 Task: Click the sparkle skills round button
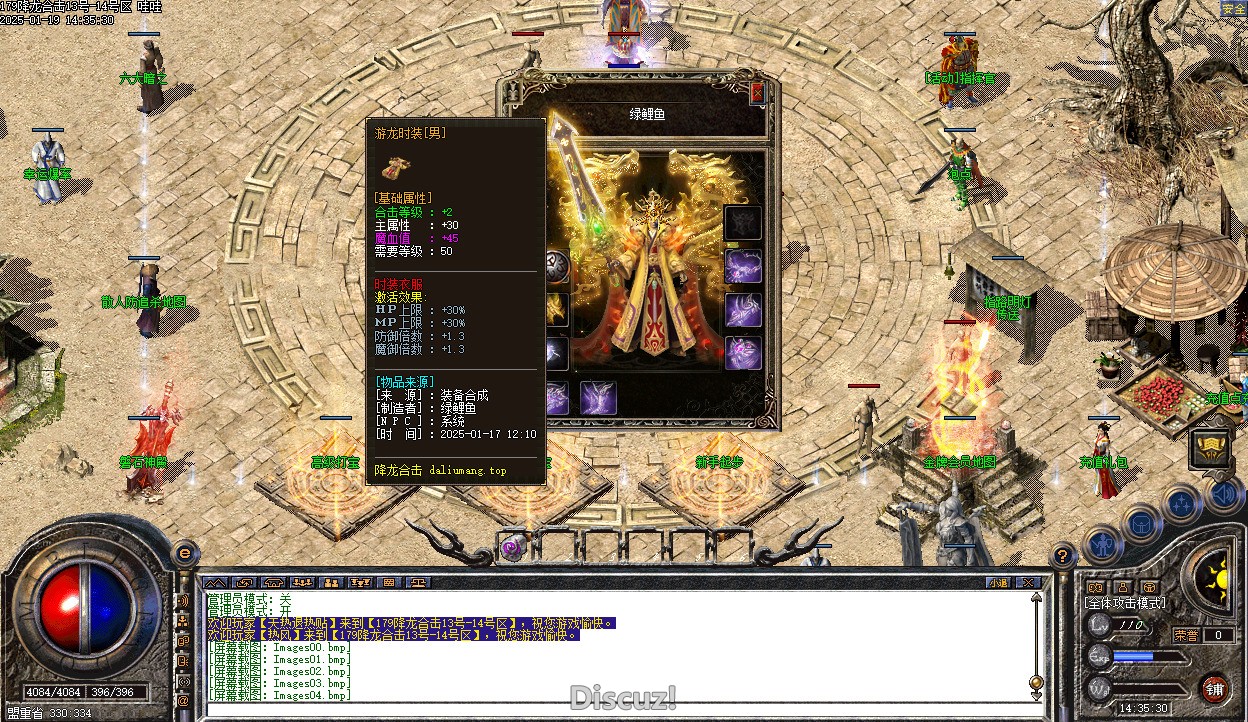click(x=1182, y=503)
